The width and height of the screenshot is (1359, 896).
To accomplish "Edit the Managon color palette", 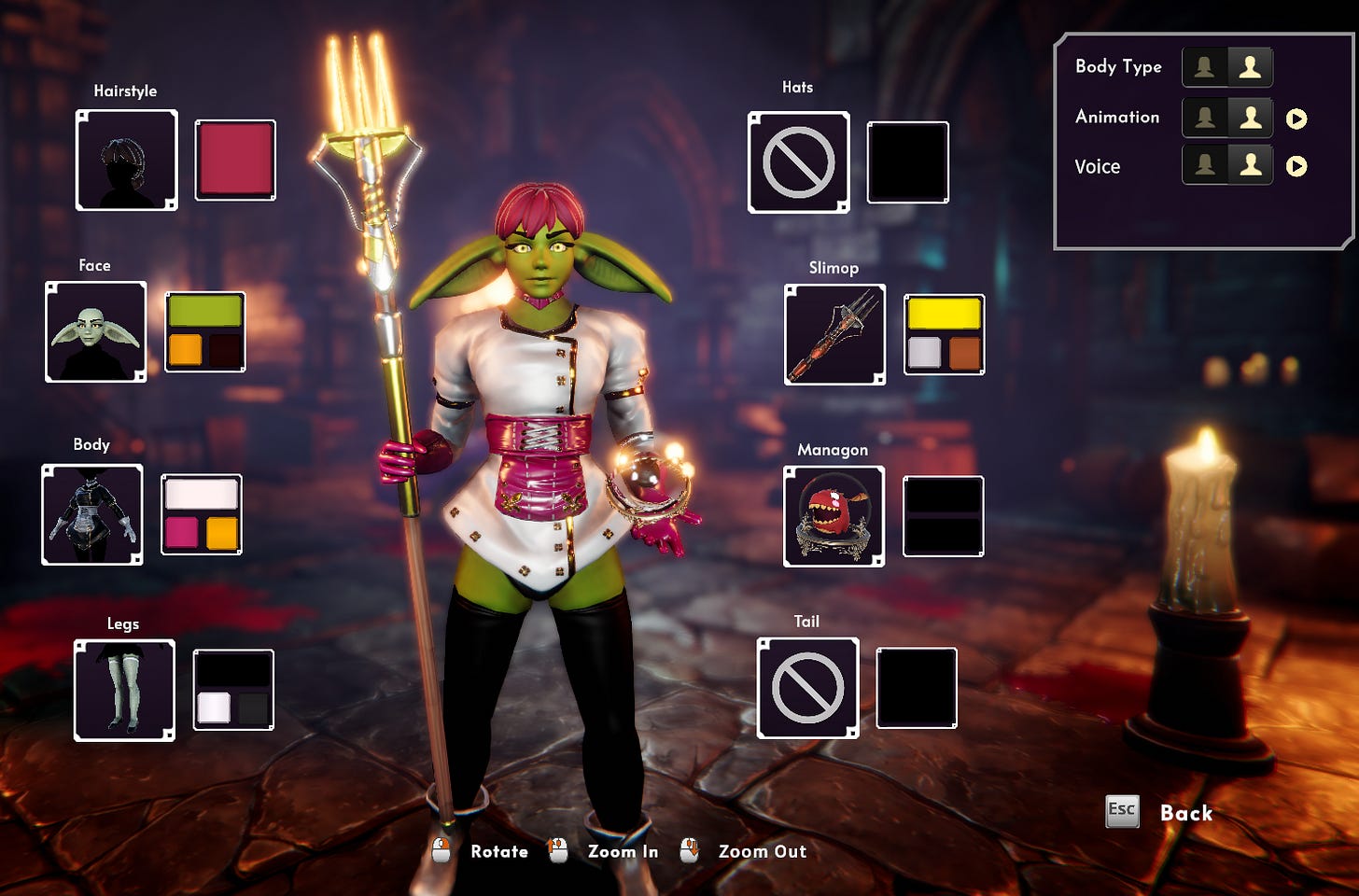I will tap(943, 516).
